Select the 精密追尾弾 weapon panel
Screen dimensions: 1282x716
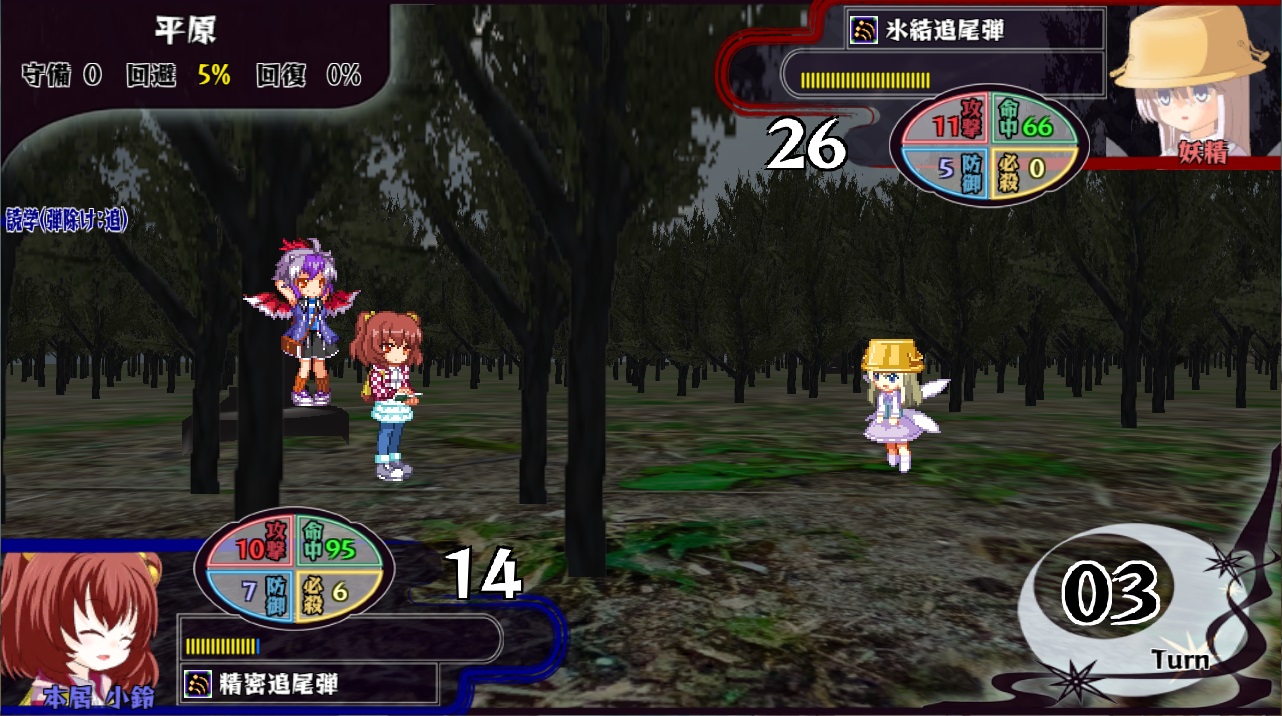[x=309, y=684]
